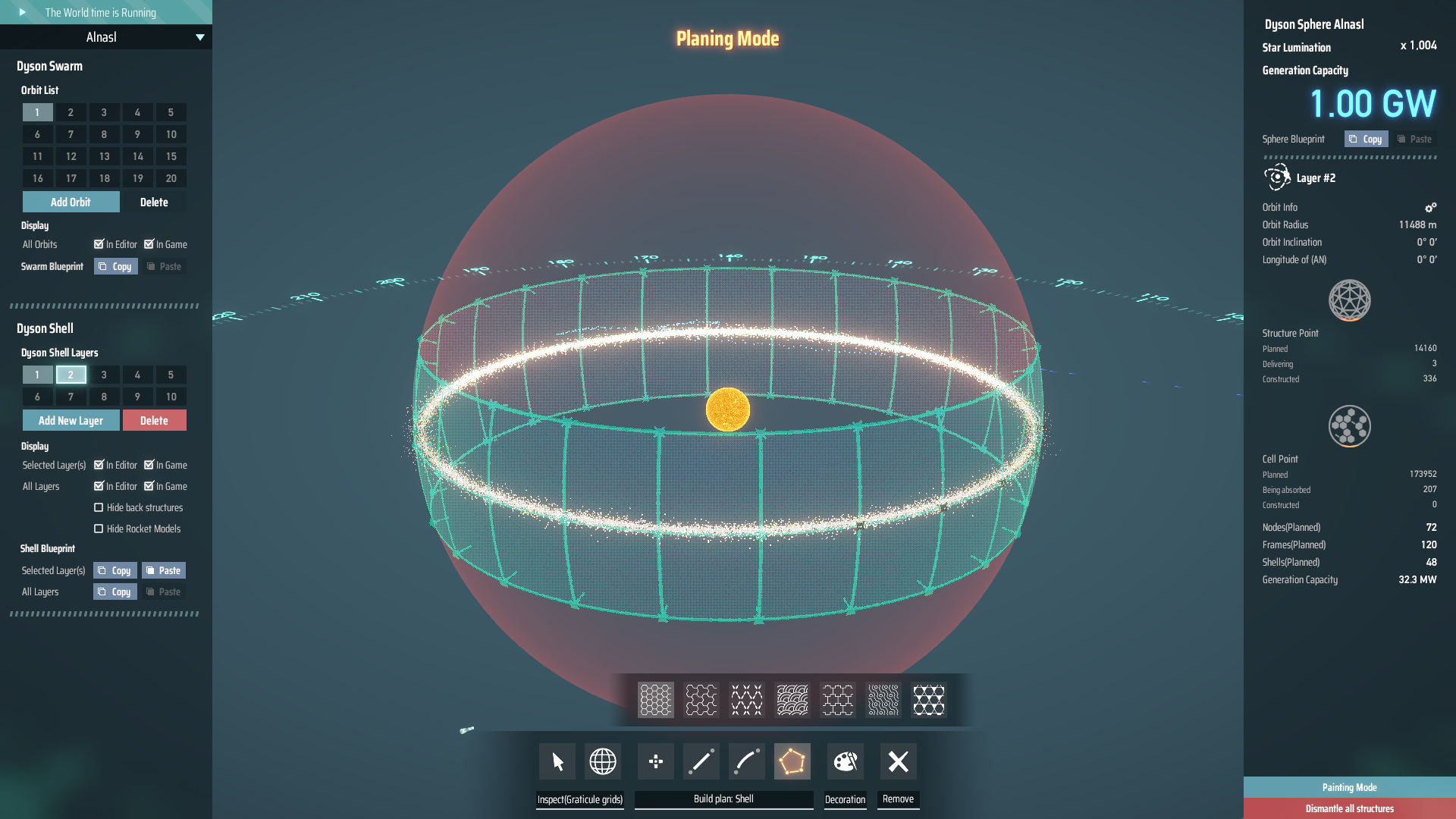Click the Orbit Info settings gear
The image size is (1456, 819).
point(1431,207)
